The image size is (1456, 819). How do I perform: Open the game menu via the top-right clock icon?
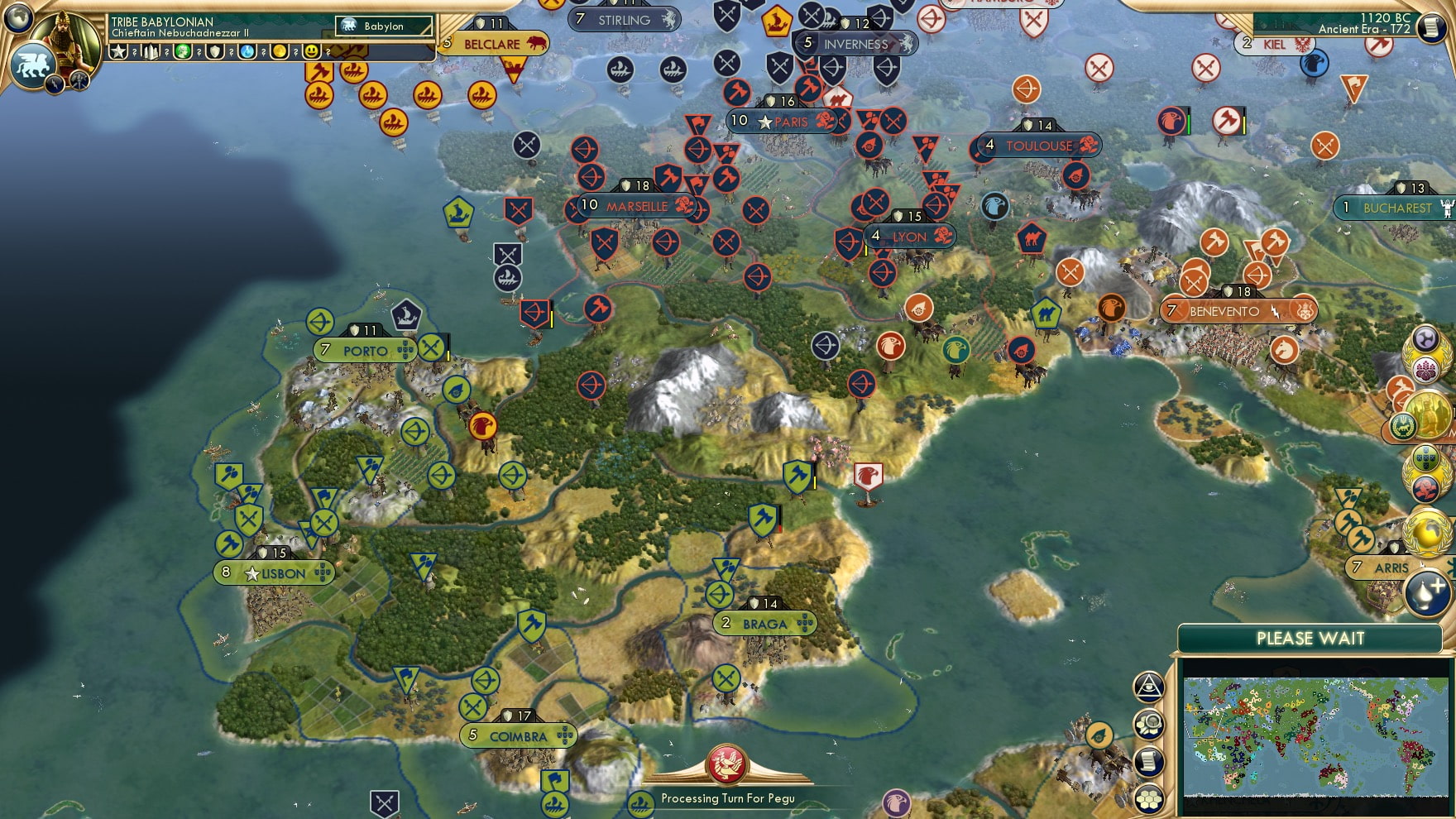[1431, 29]
